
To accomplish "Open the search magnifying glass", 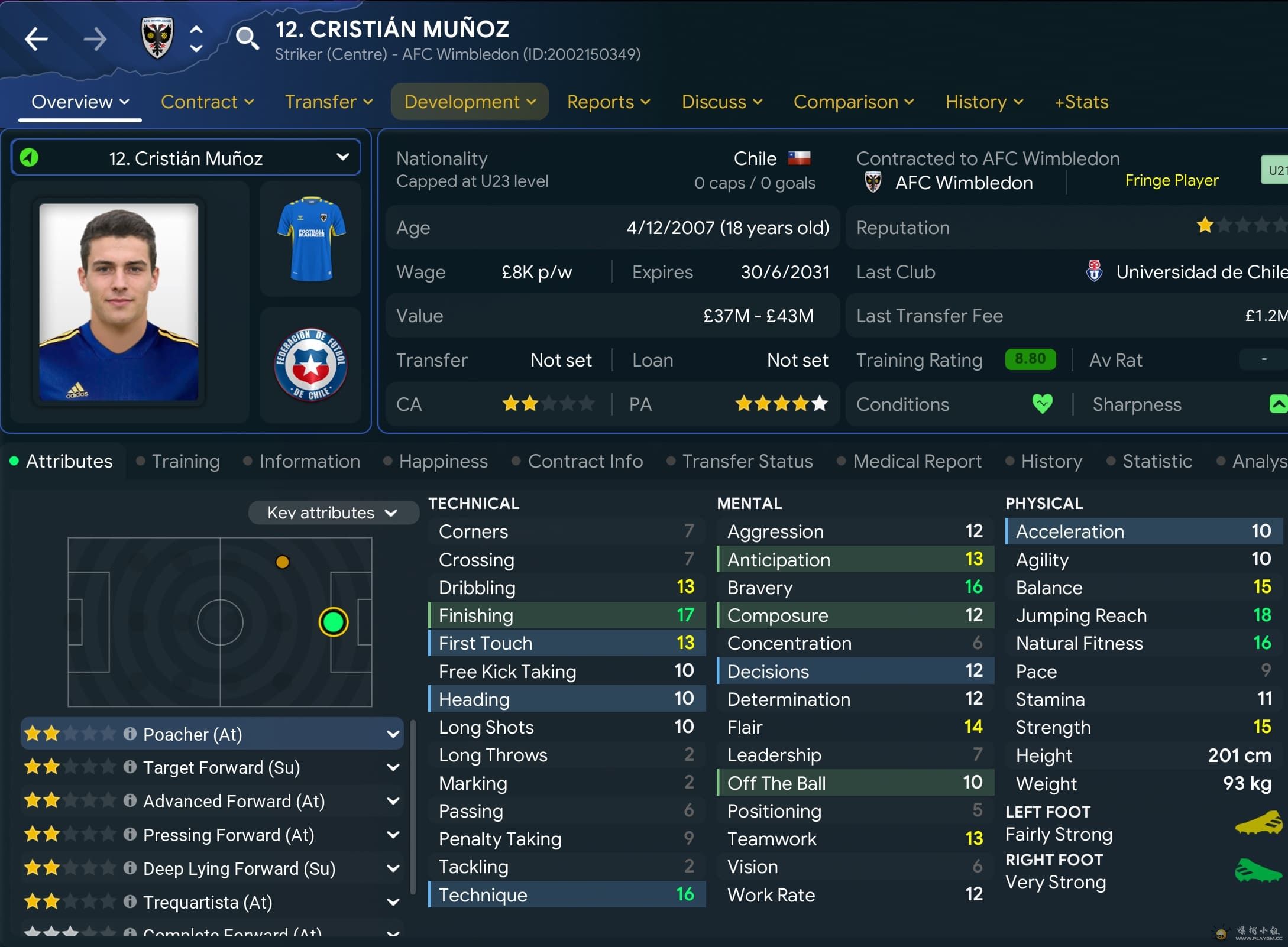I will (x=247, y=38).
